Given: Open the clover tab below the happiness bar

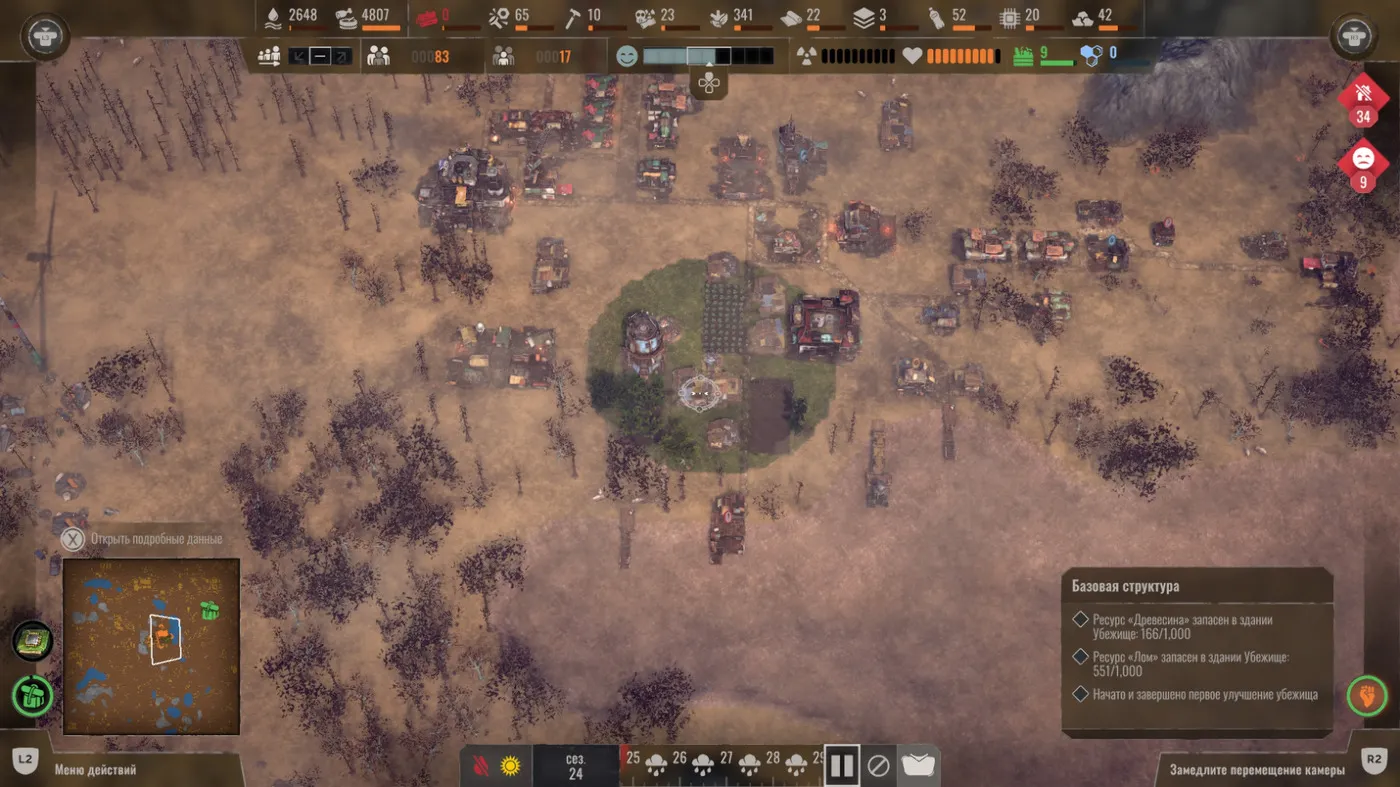Looking at the screenshot, I should (x=709, y=84).
